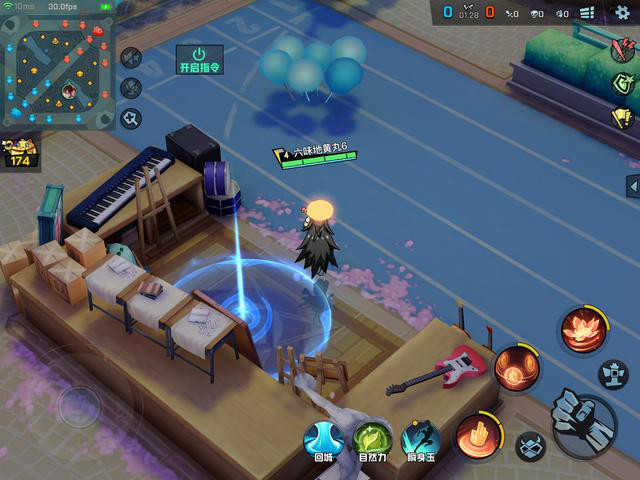Expand the side panel arrow tab
The width and height of the screenshot is (640, 480).
pyautogui.click(x=633, y=186)
